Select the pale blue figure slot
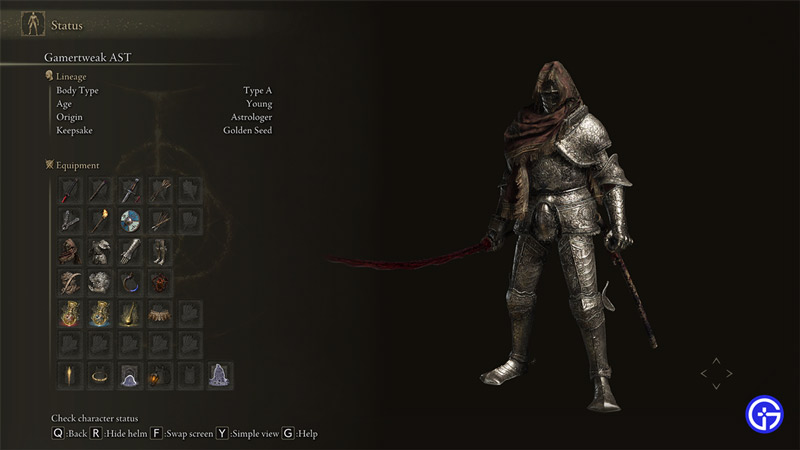Image resolution: width=800 pixels, height=450 pixels. (x=220, y=376)
